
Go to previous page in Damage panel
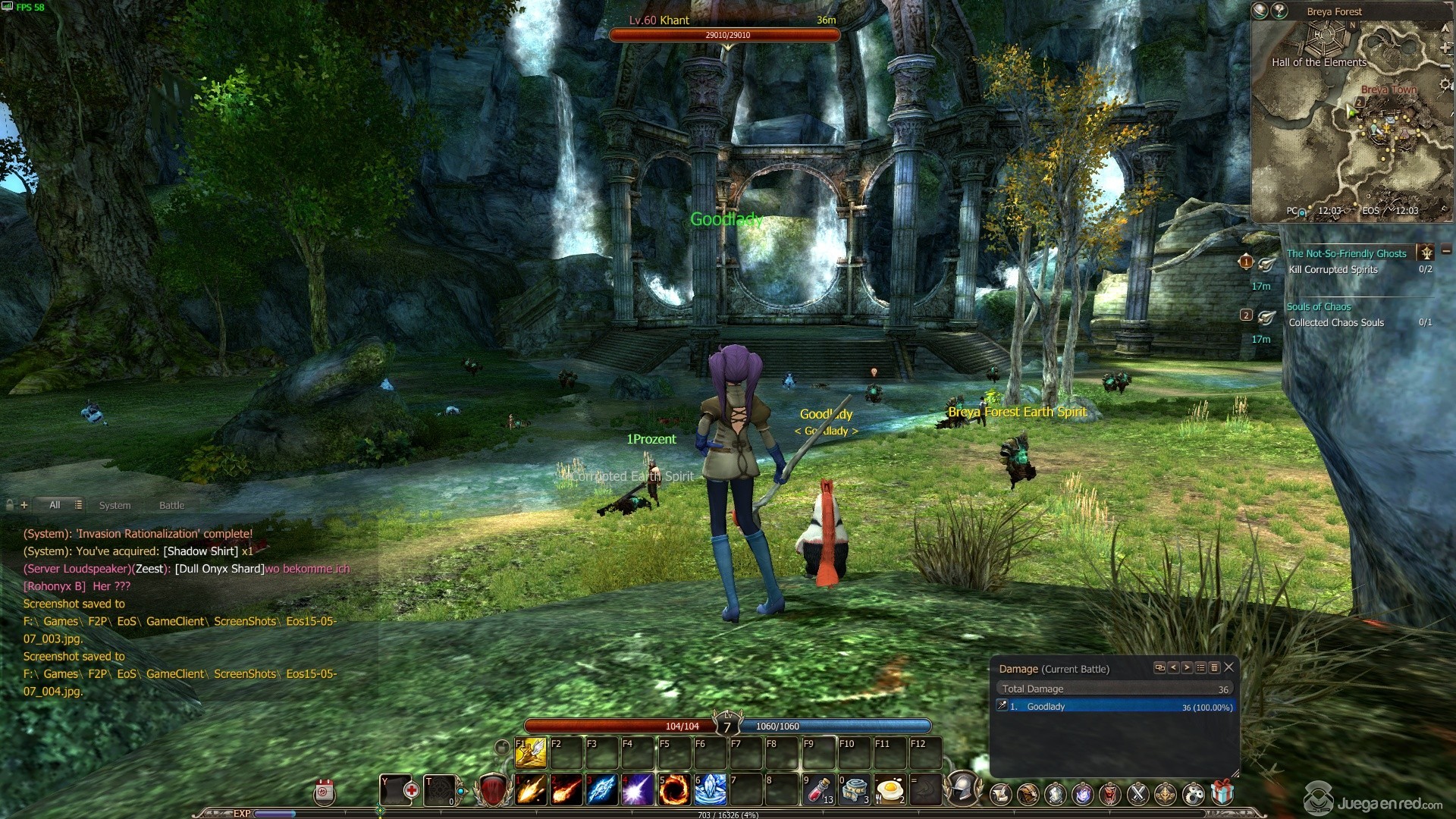(1174, 669)
